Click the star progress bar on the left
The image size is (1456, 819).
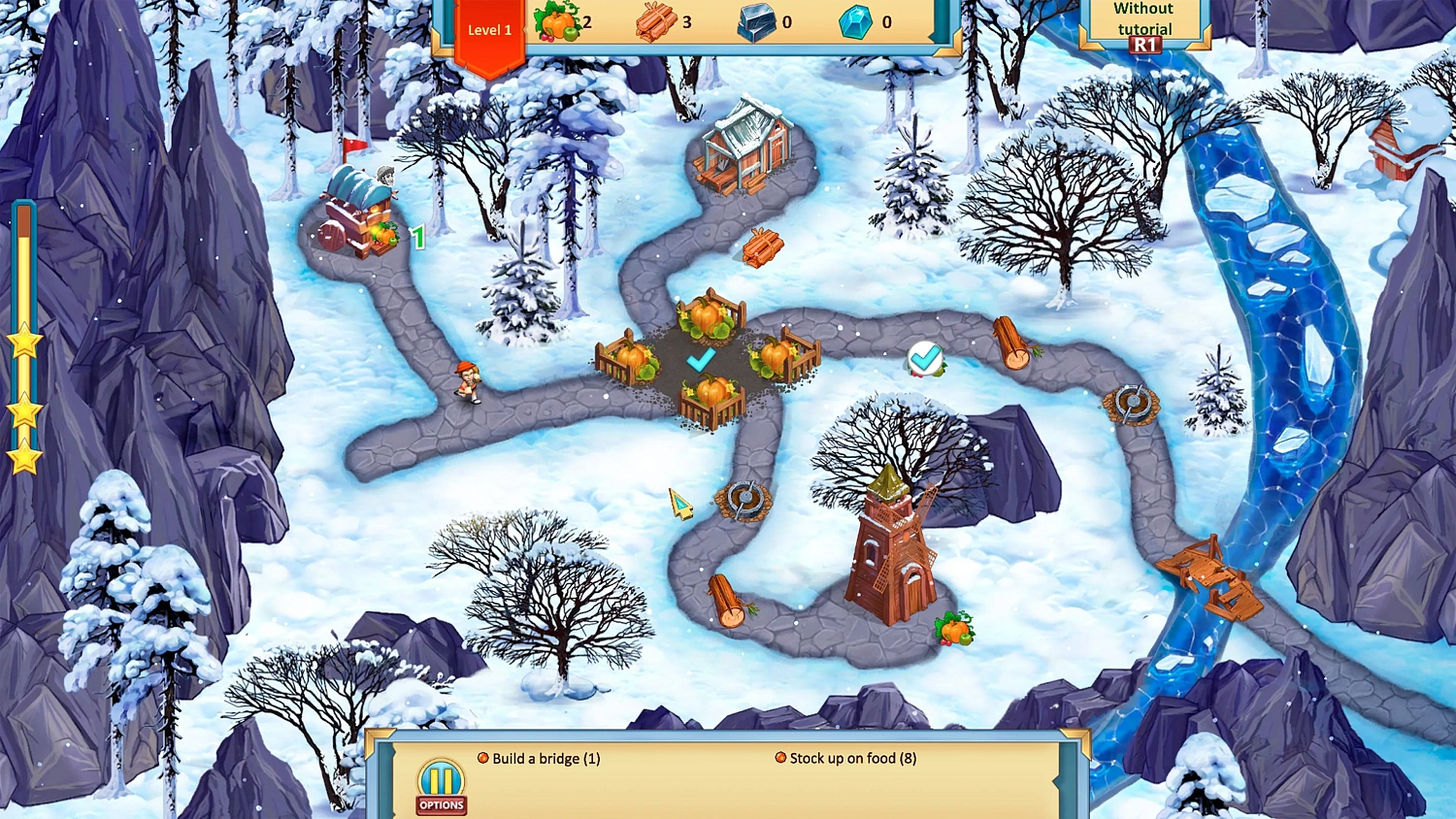24,340
